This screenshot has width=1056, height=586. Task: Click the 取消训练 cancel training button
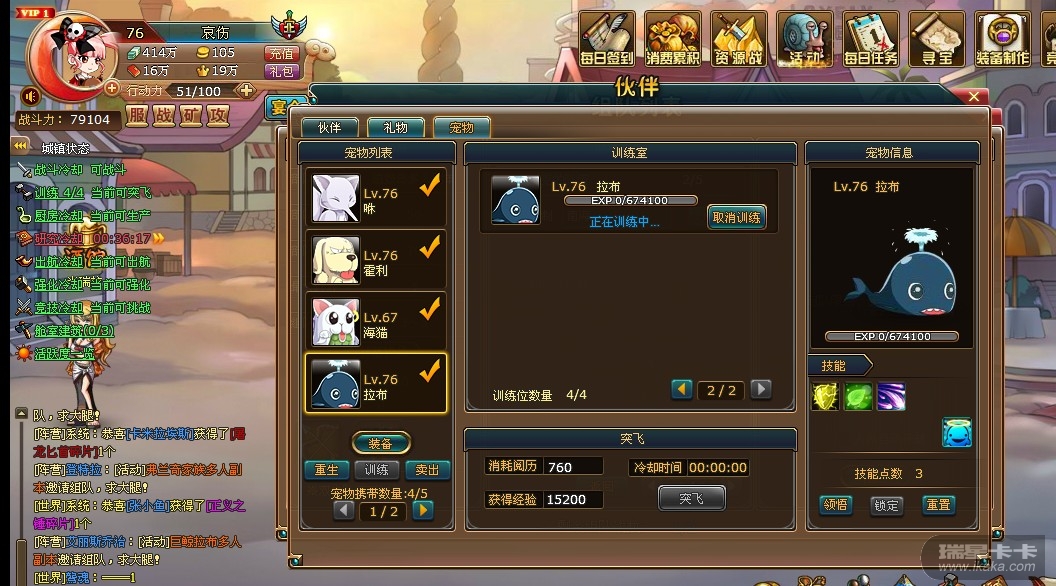click(x=736, y=217)
